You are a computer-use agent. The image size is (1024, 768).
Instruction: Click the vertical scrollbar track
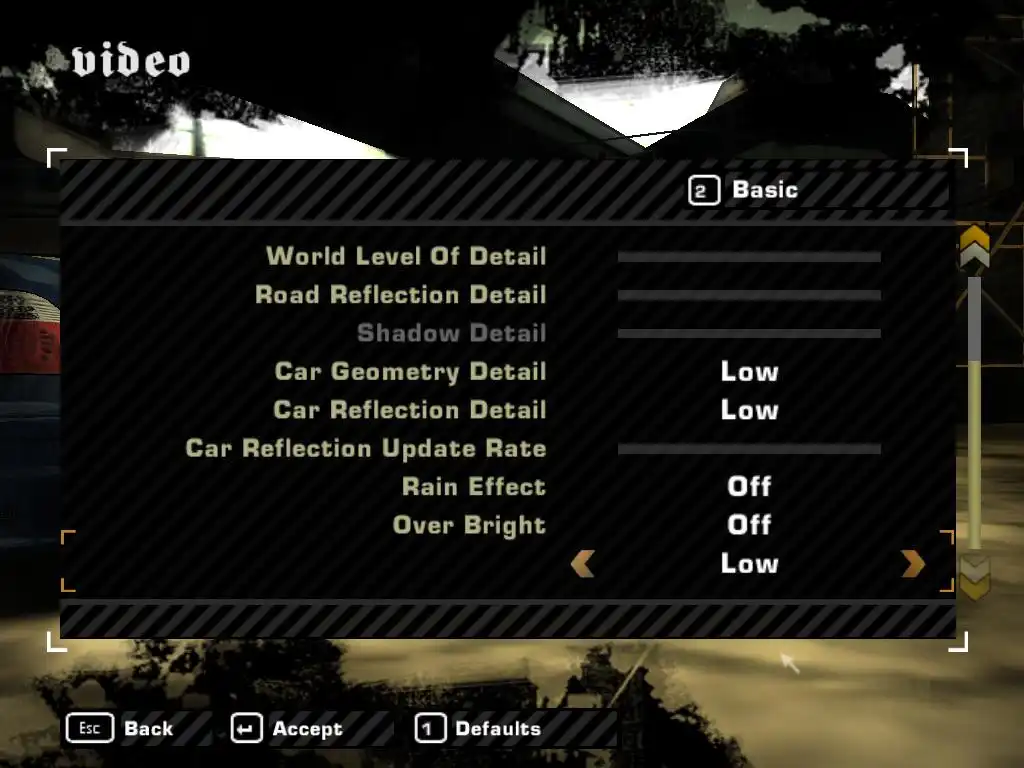click(974, 420)
